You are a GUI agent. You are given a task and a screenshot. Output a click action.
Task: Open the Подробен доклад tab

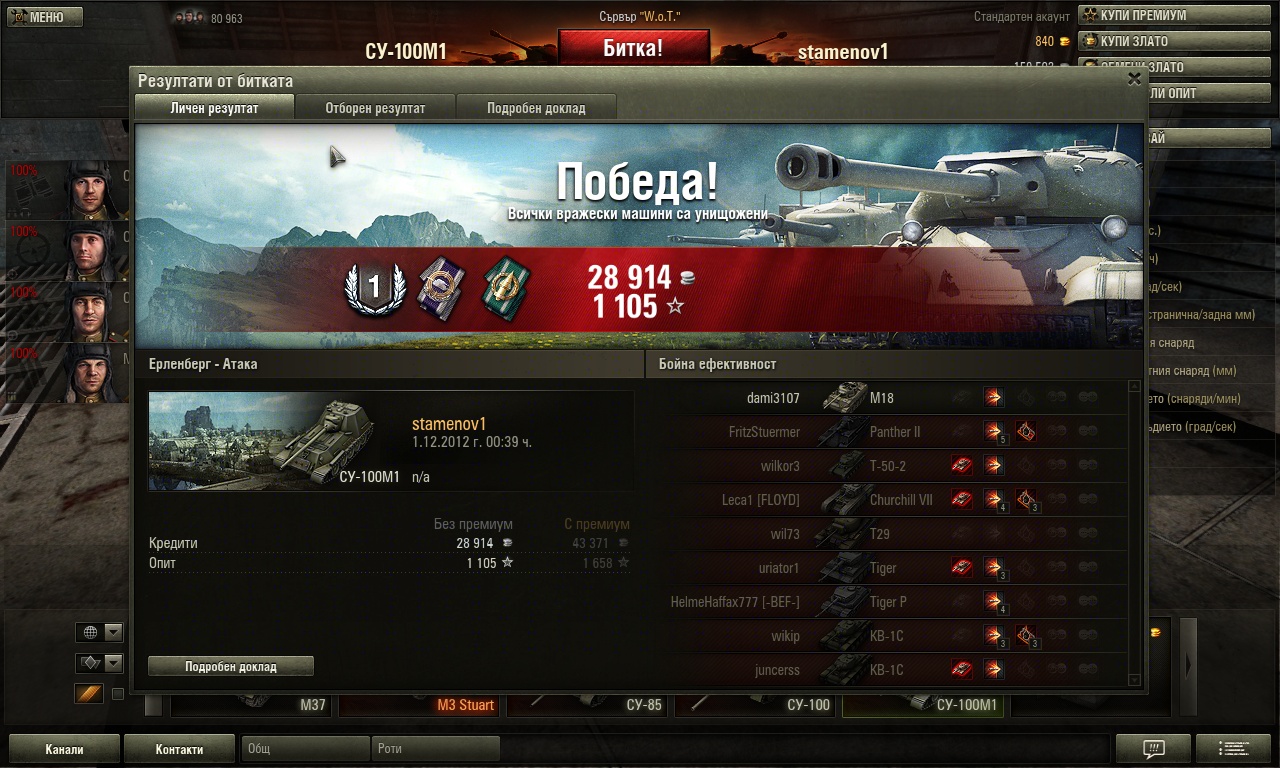click(536, 108)
